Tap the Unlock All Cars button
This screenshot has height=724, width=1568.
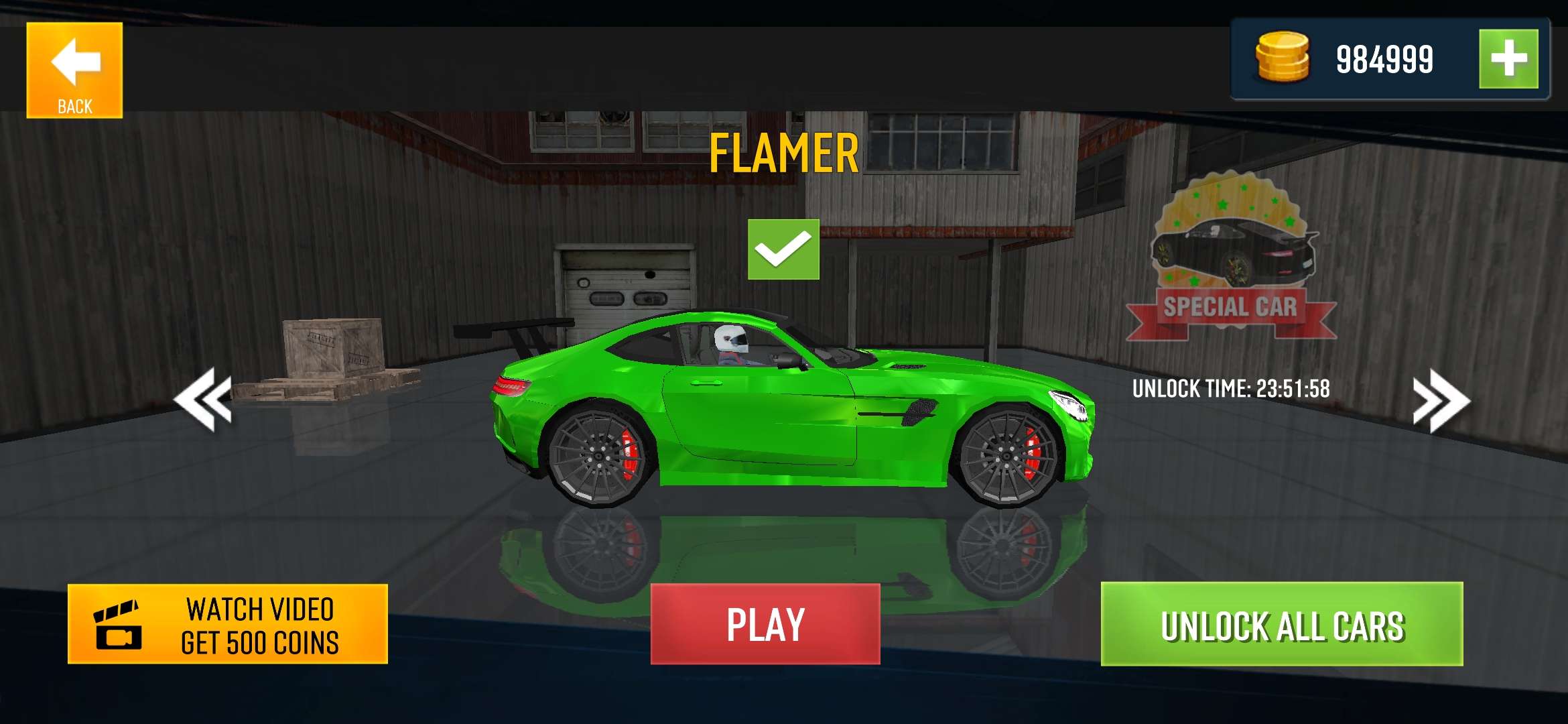click(x=1281, y=624)
